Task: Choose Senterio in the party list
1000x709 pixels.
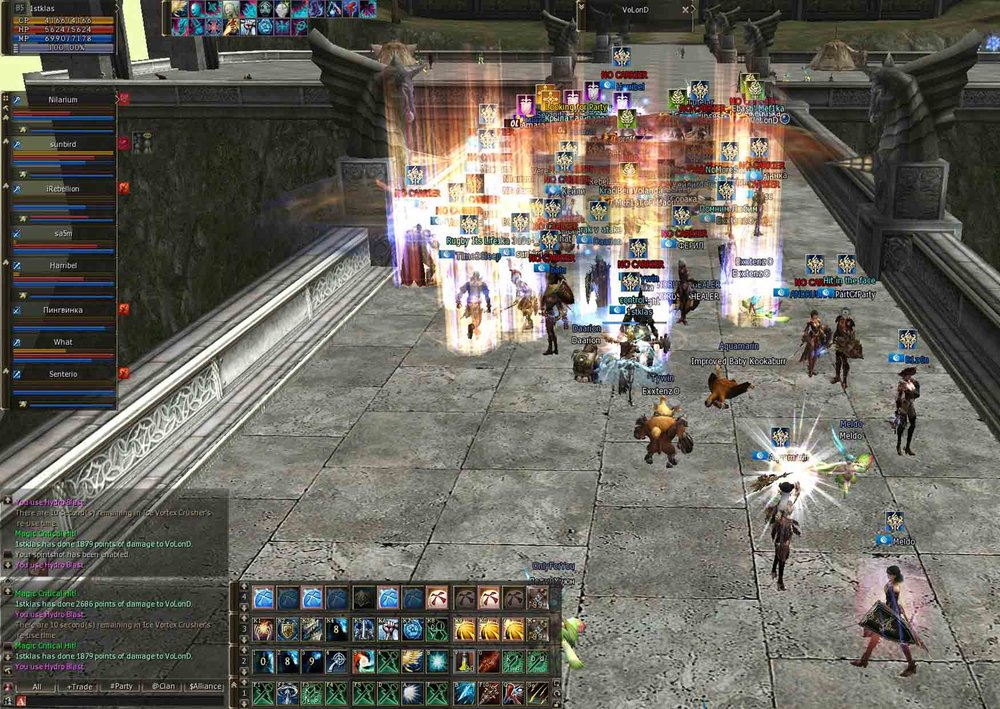Action: (62, 373)
